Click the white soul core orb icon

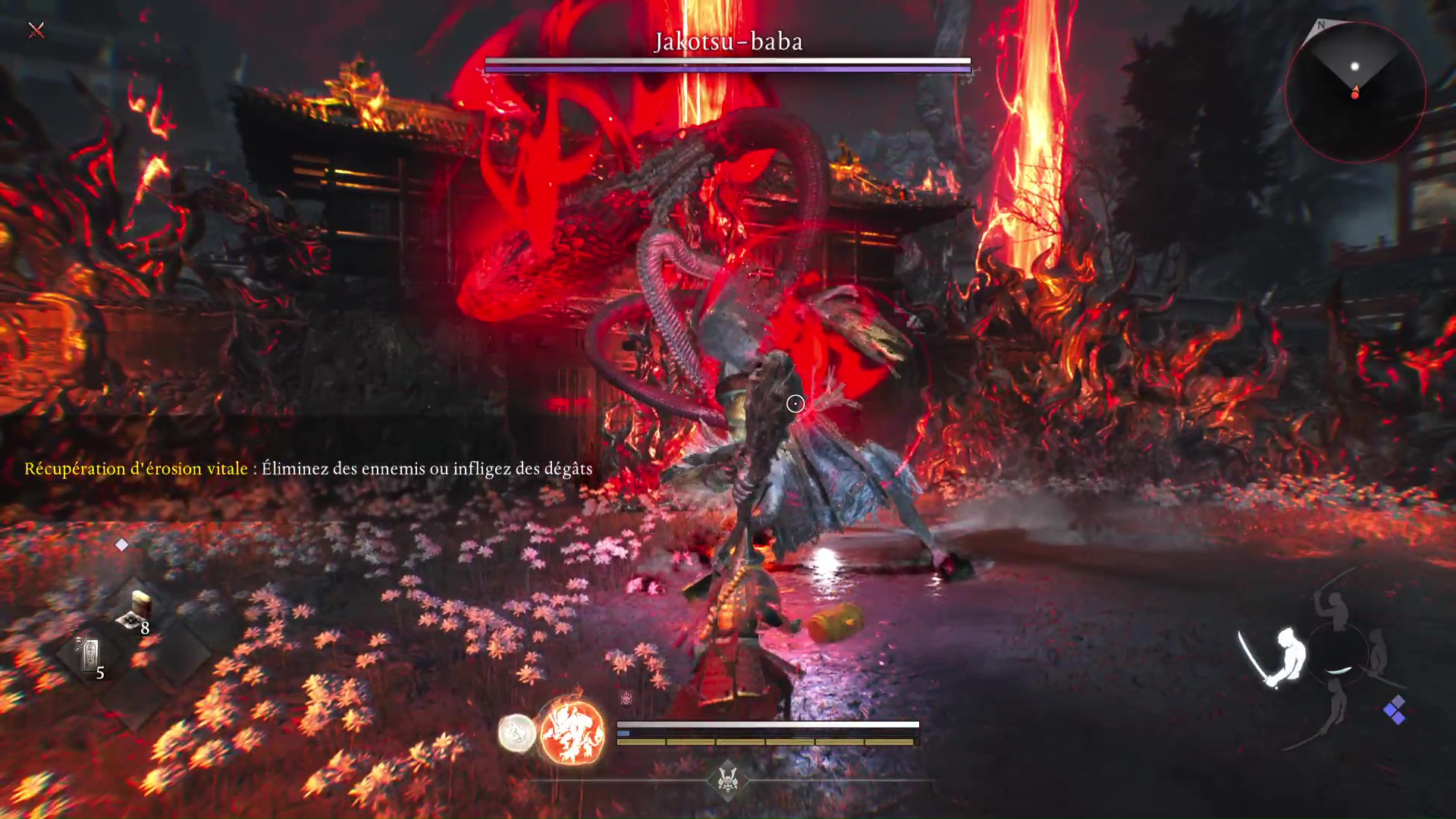click(x=518, y=733)
